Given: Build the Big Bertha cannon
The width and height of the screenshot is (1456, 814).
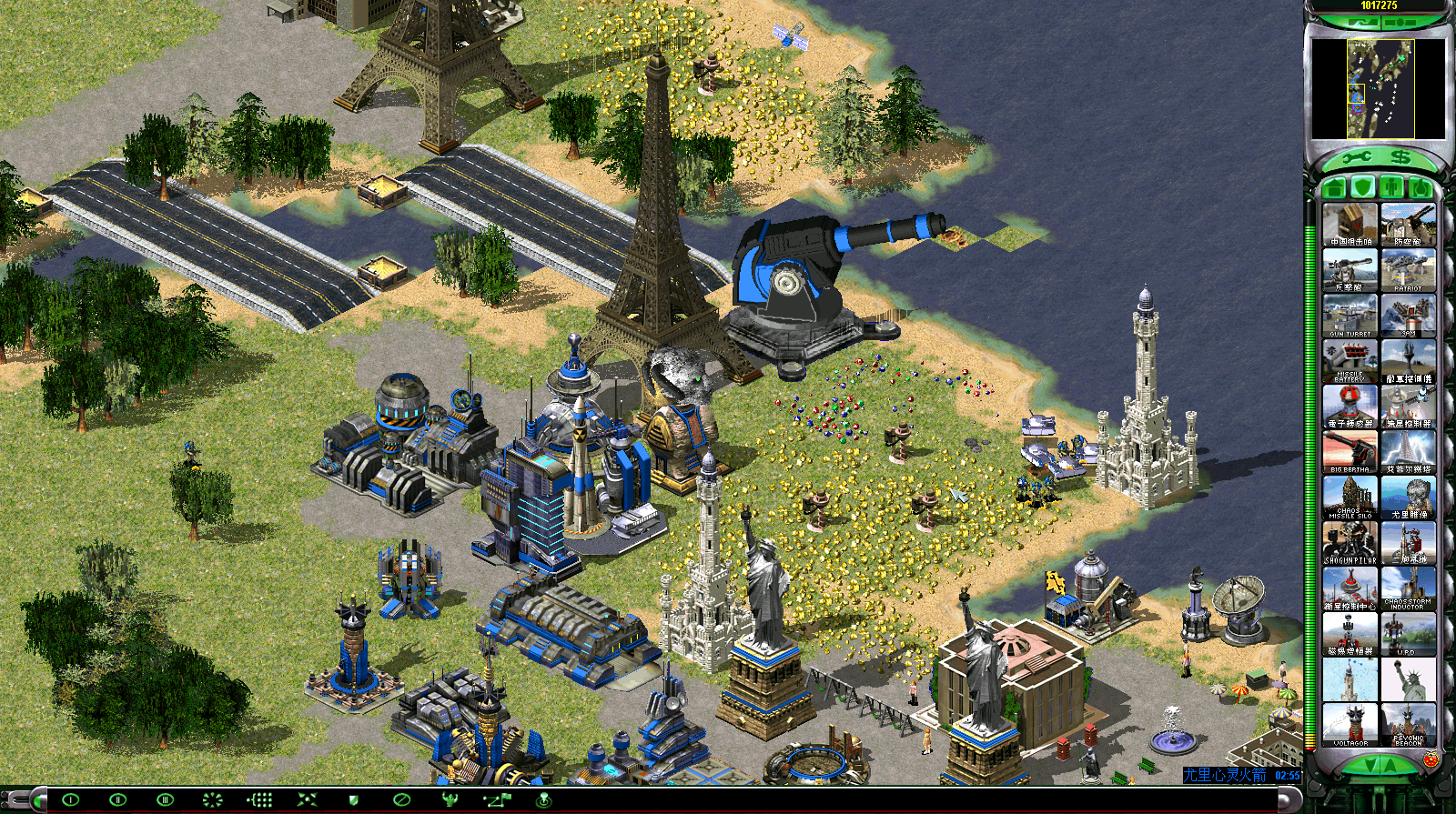Looking at the screenshot, I should [x=1350, y=452].
